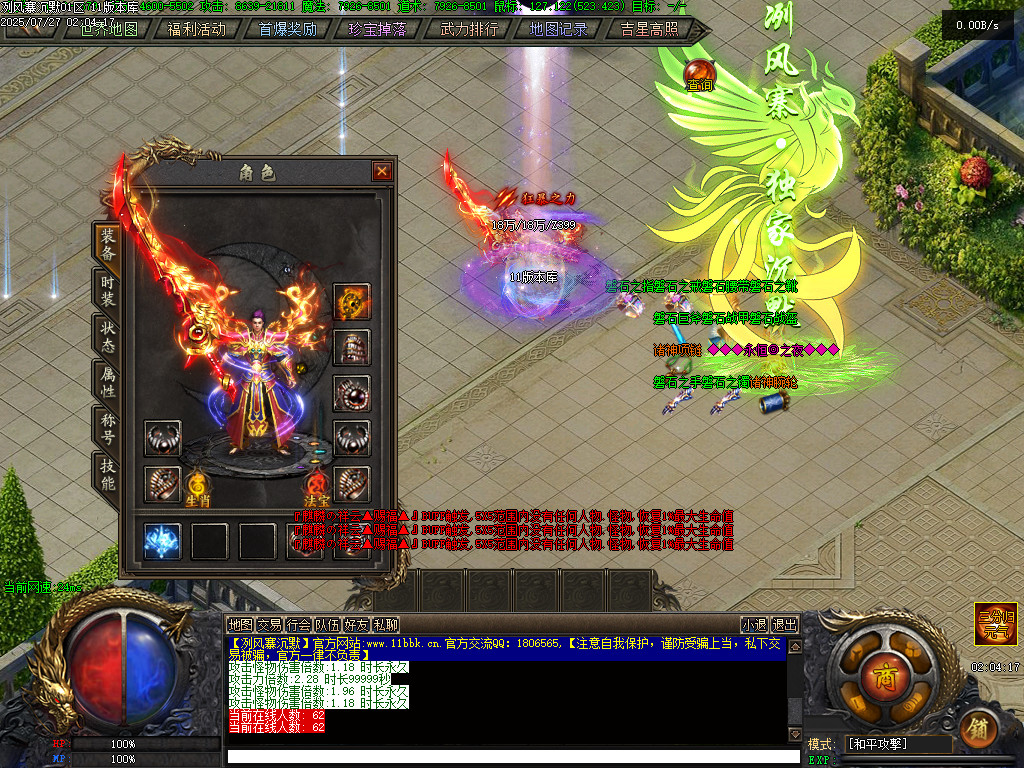This screenshot has width=1024, height=768.
Task: Switch to the 技能 skills tab
Action: point(107,474)
